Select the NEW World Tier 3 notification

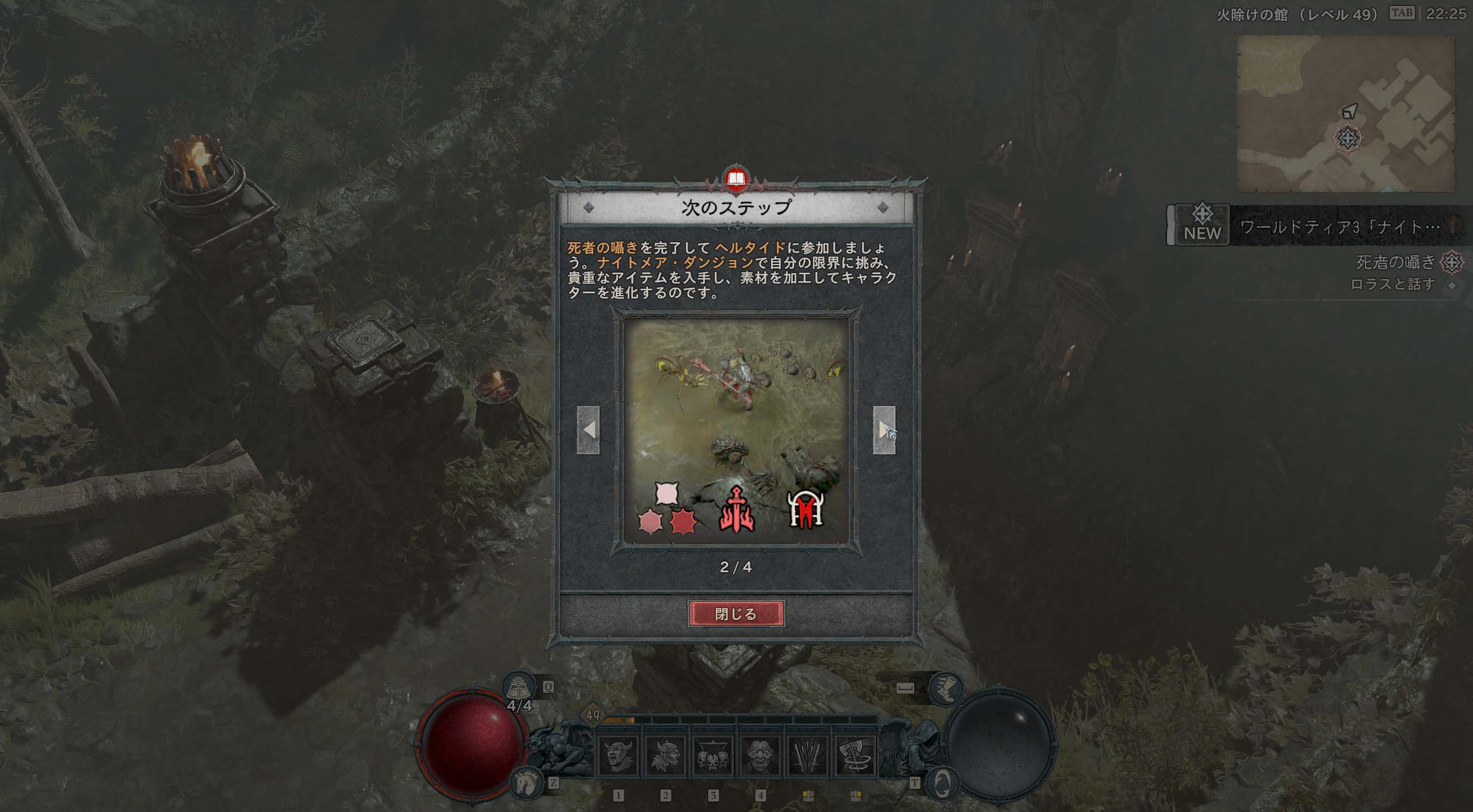[1318, 226]
